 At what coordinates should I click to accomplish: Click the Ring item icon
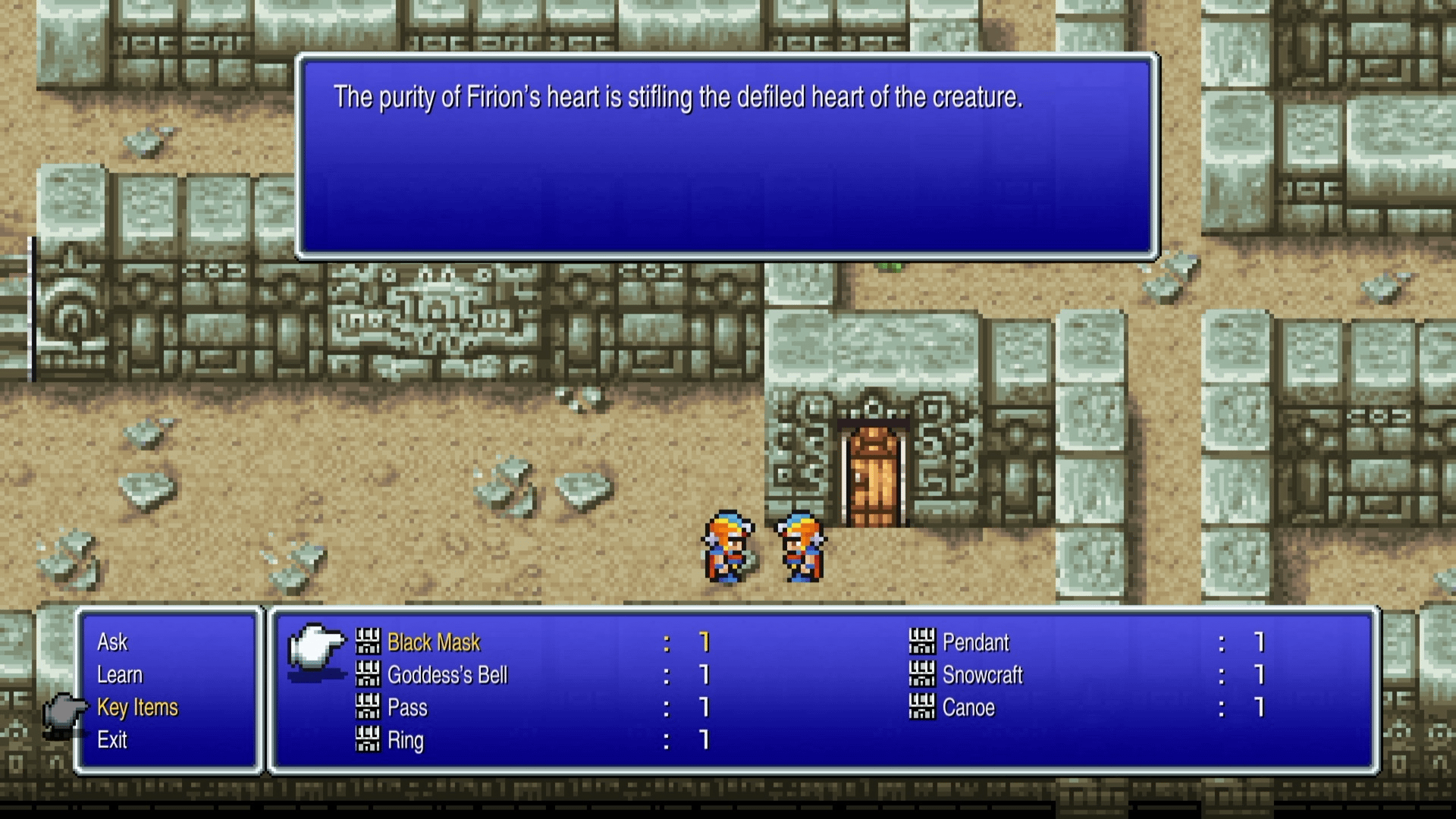pyautogui.click(x=368, y=741)
